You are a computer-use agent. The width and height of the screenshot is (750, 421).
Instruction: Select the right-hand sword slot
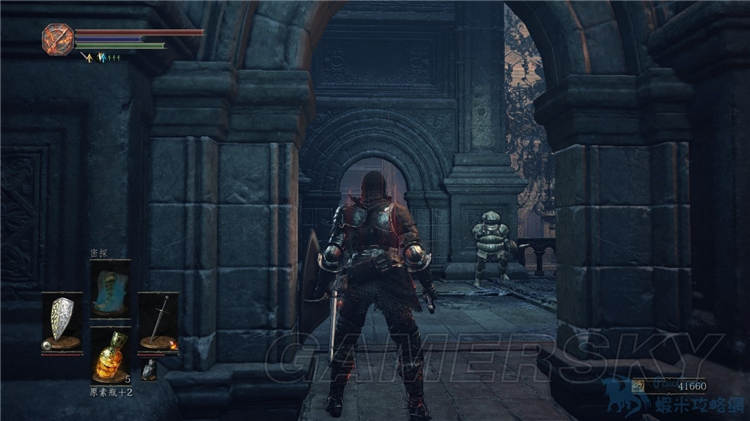pos(158,319)
